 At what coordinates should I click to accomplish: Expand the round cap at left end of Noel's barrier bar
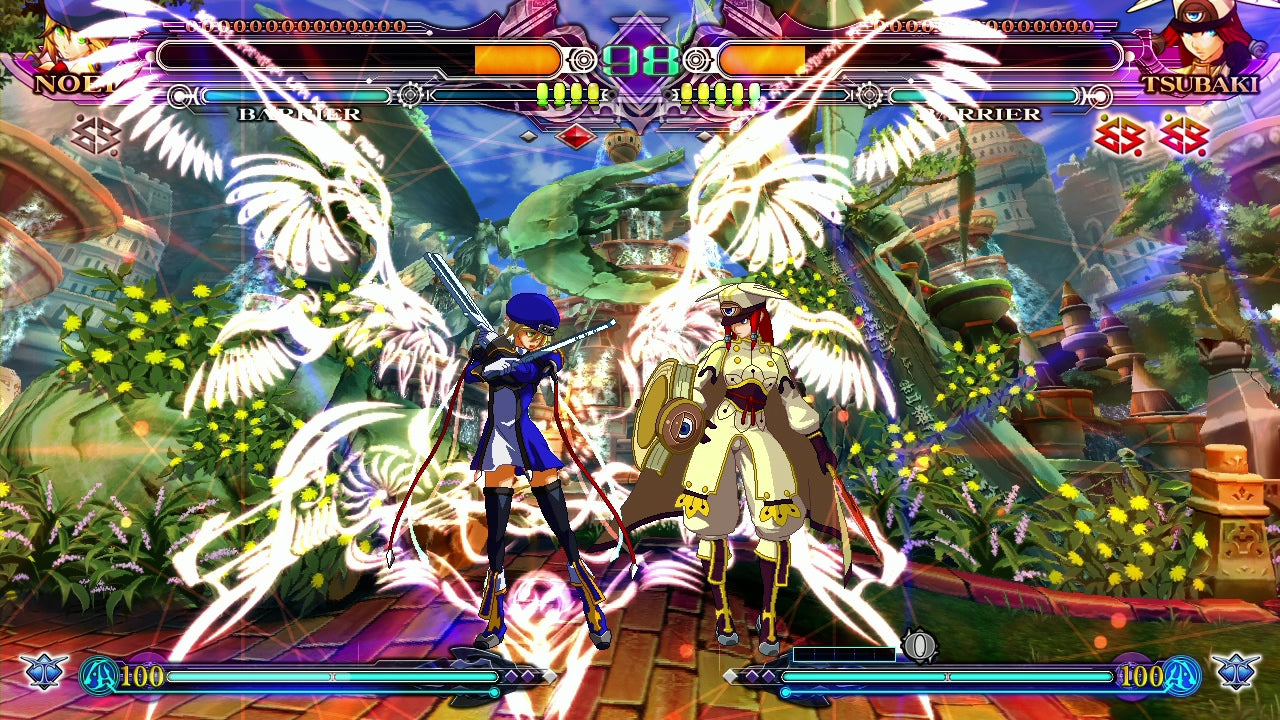tap(179, 96)
